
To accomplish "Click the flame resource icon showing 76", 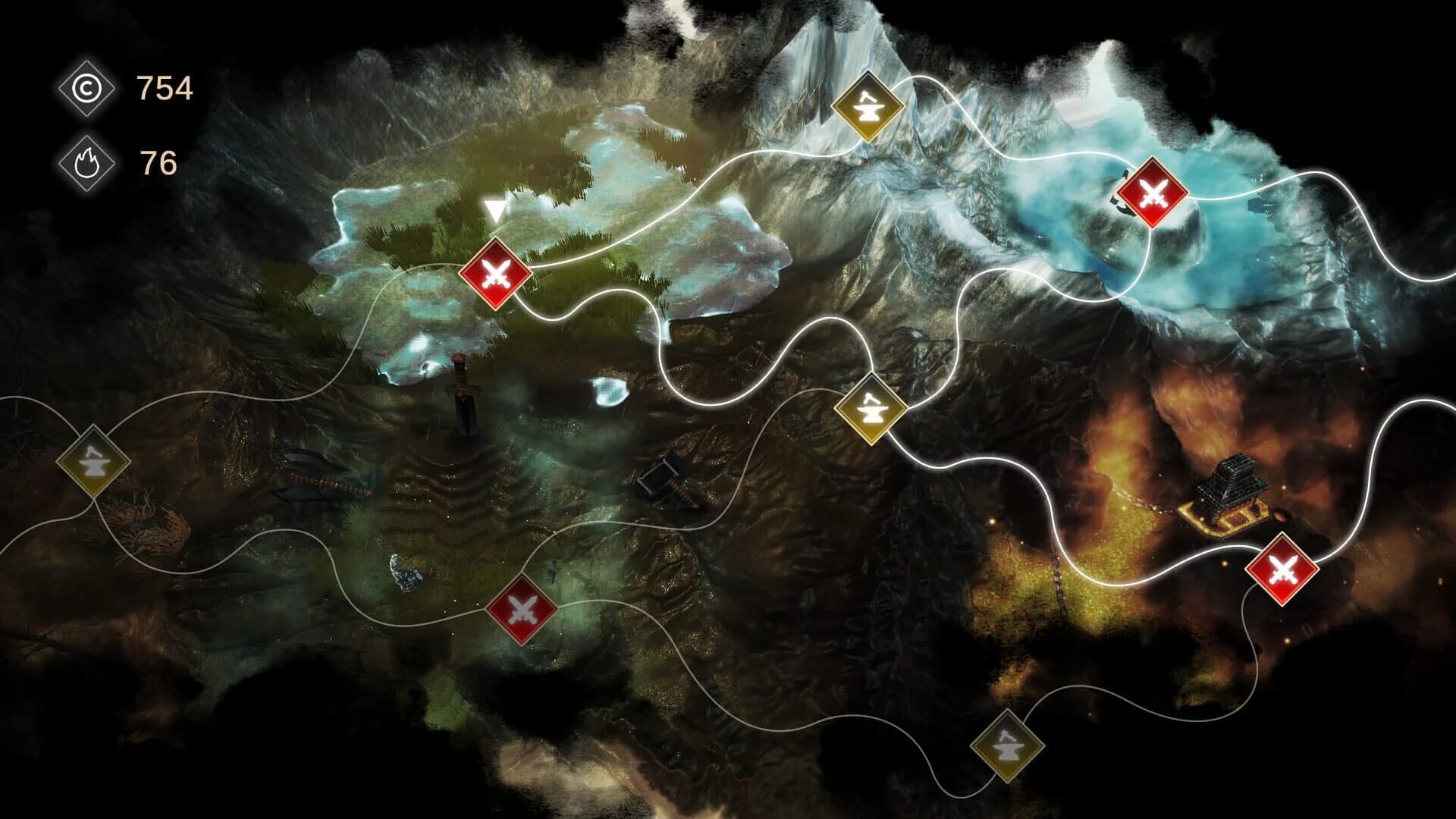I will click(x=89, y=162).
